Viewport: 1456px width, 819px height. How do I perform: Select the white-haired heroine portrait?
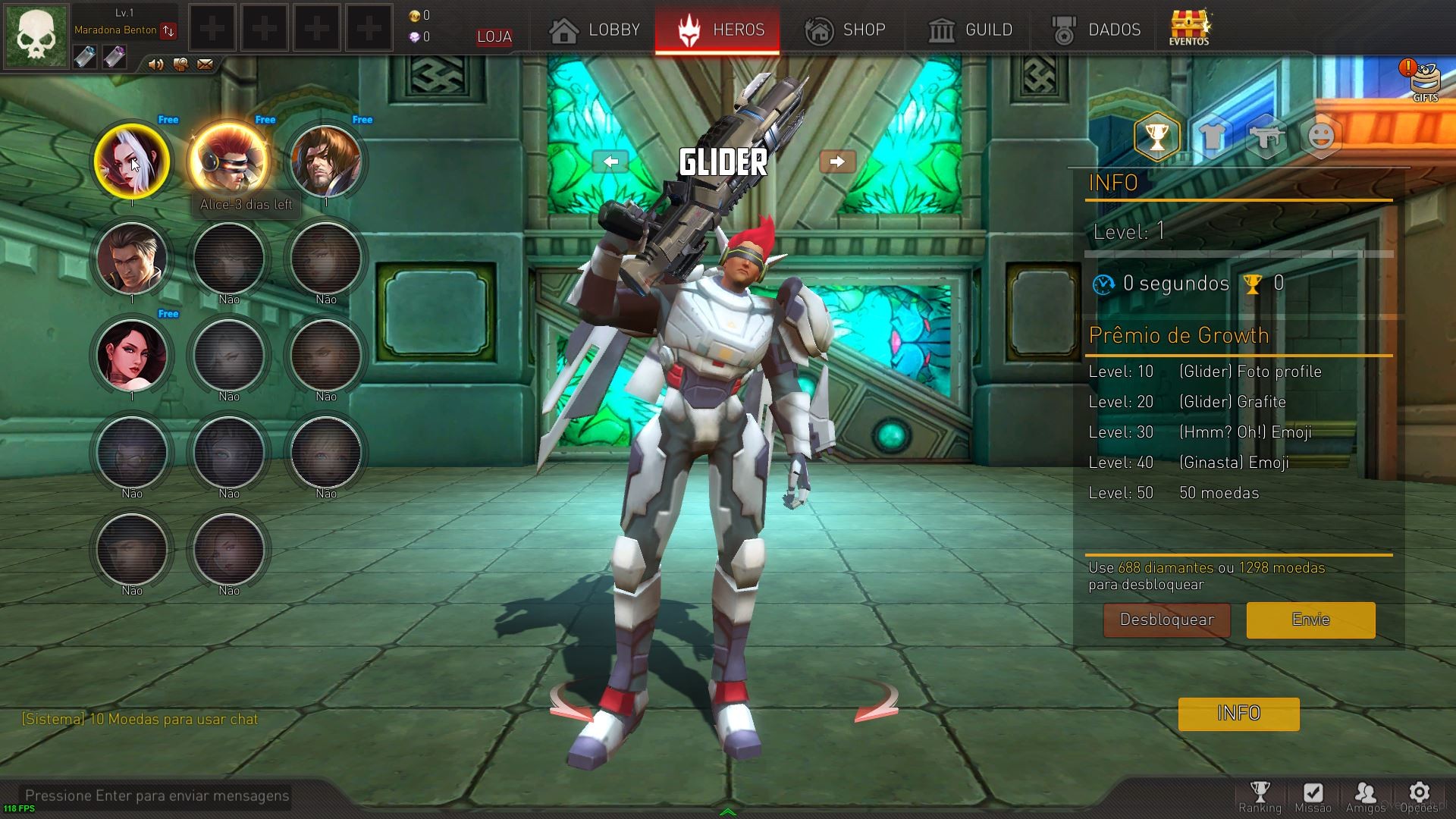pos(132,161)
